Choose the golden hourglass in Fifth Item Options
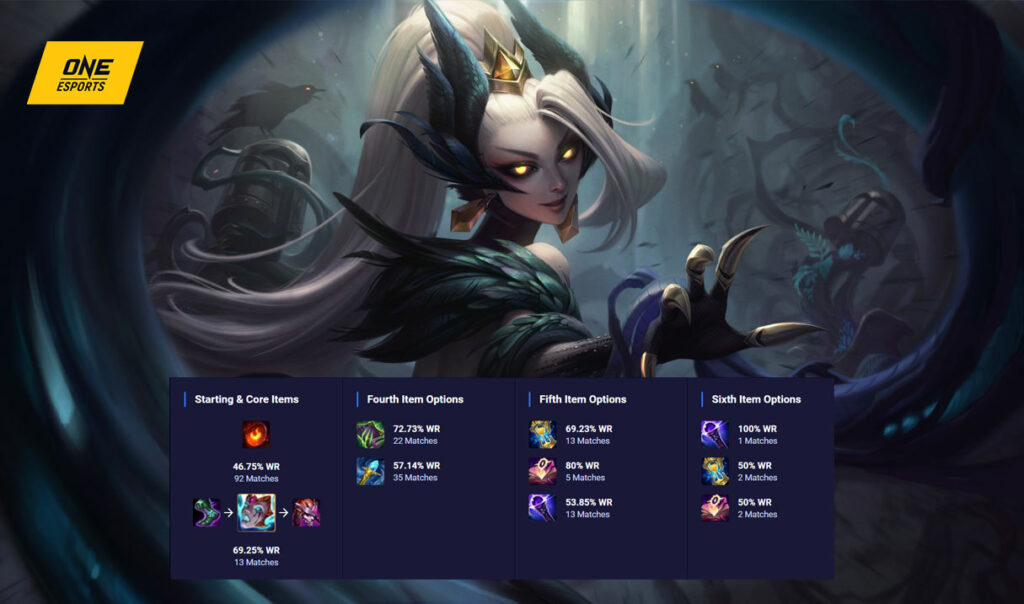1024x604 pixels. tap(543, 435)
